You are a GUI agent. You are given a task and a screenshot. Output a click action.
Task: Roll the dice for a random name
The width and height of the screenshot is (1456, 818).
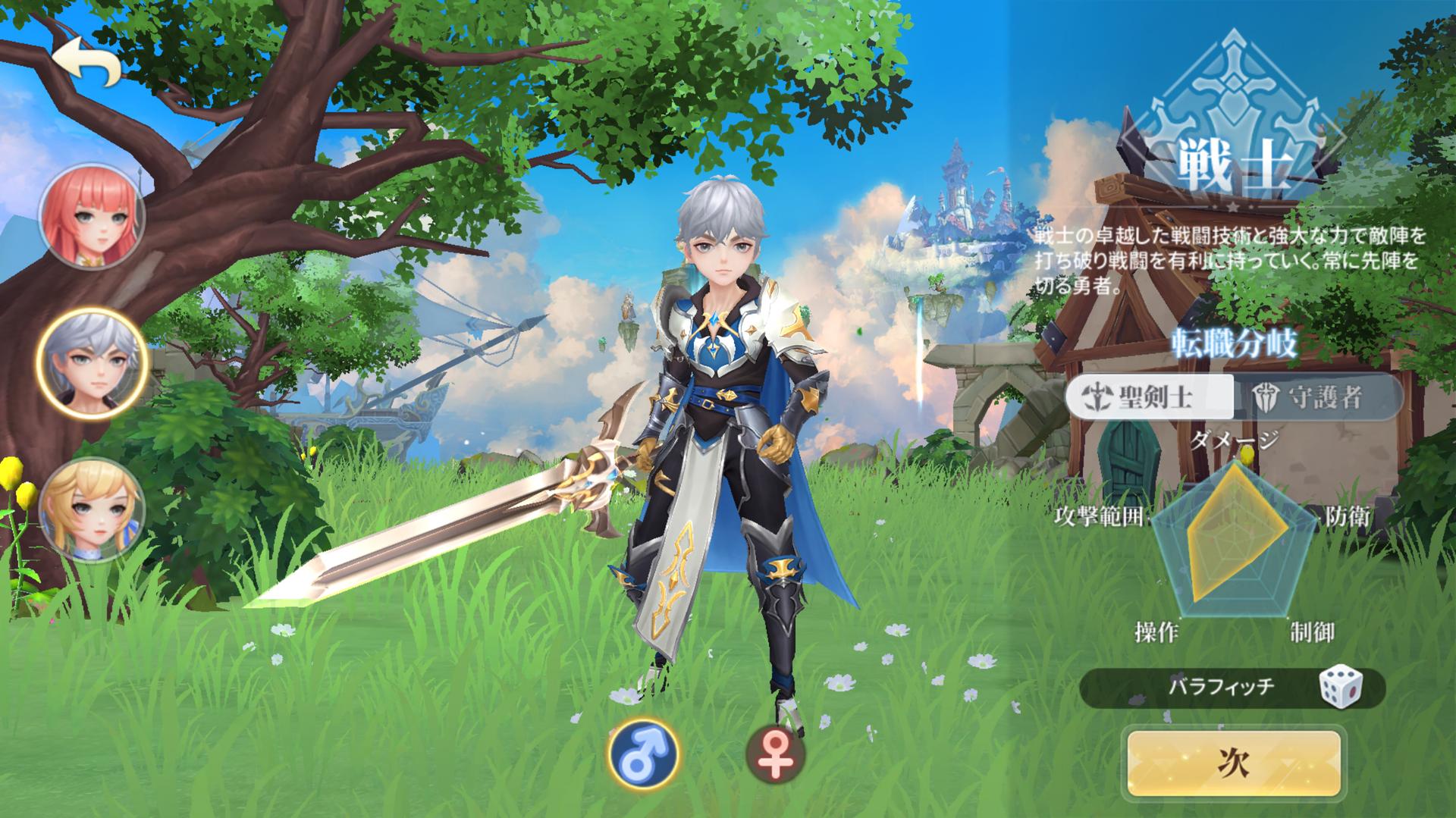pos(1341,688)
